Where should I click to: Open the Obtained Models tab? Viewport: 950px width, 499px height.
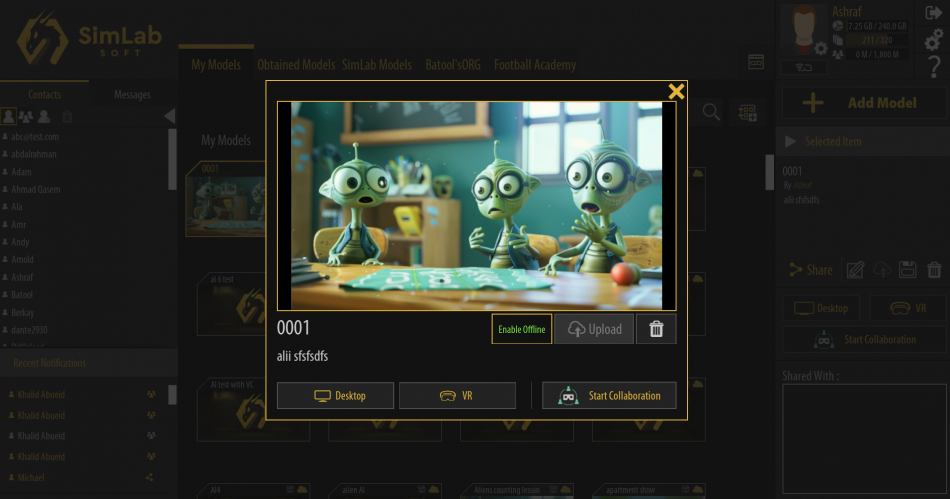(296, 65)
